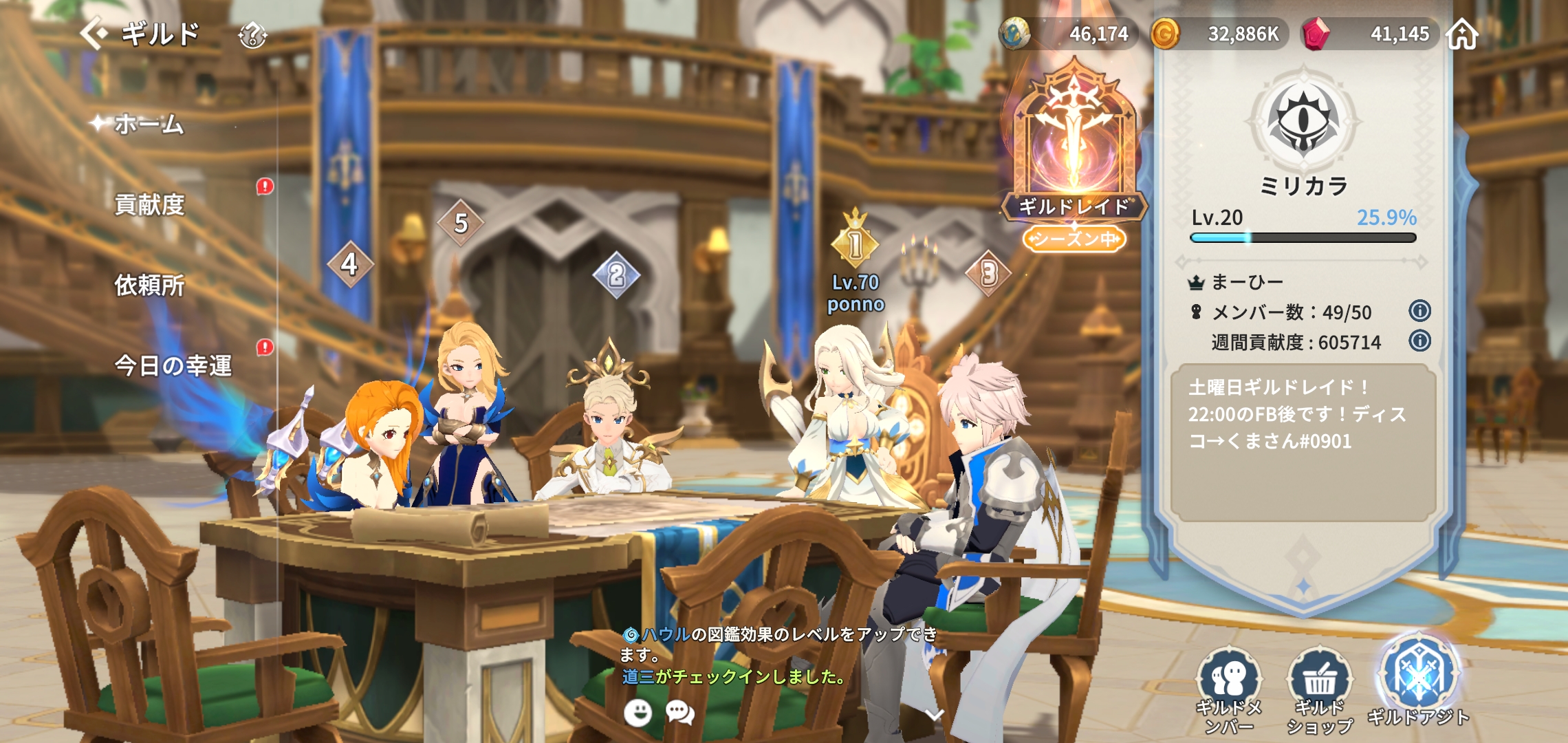This screenshot has height=743, width=1568.
Task: Return to home via the house icon
Action: [1462, 34]
